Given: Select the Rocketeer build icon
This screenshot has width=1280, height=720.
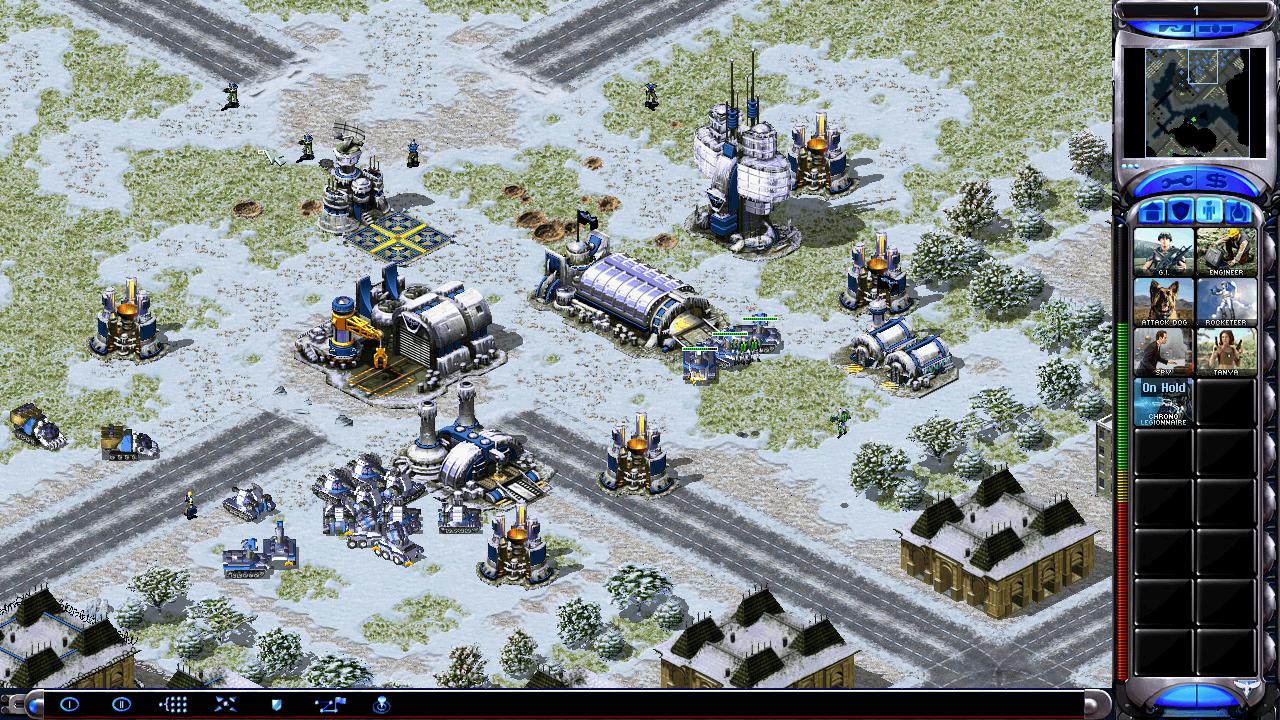Looking at the screenshot, I should click(1226, 301).
